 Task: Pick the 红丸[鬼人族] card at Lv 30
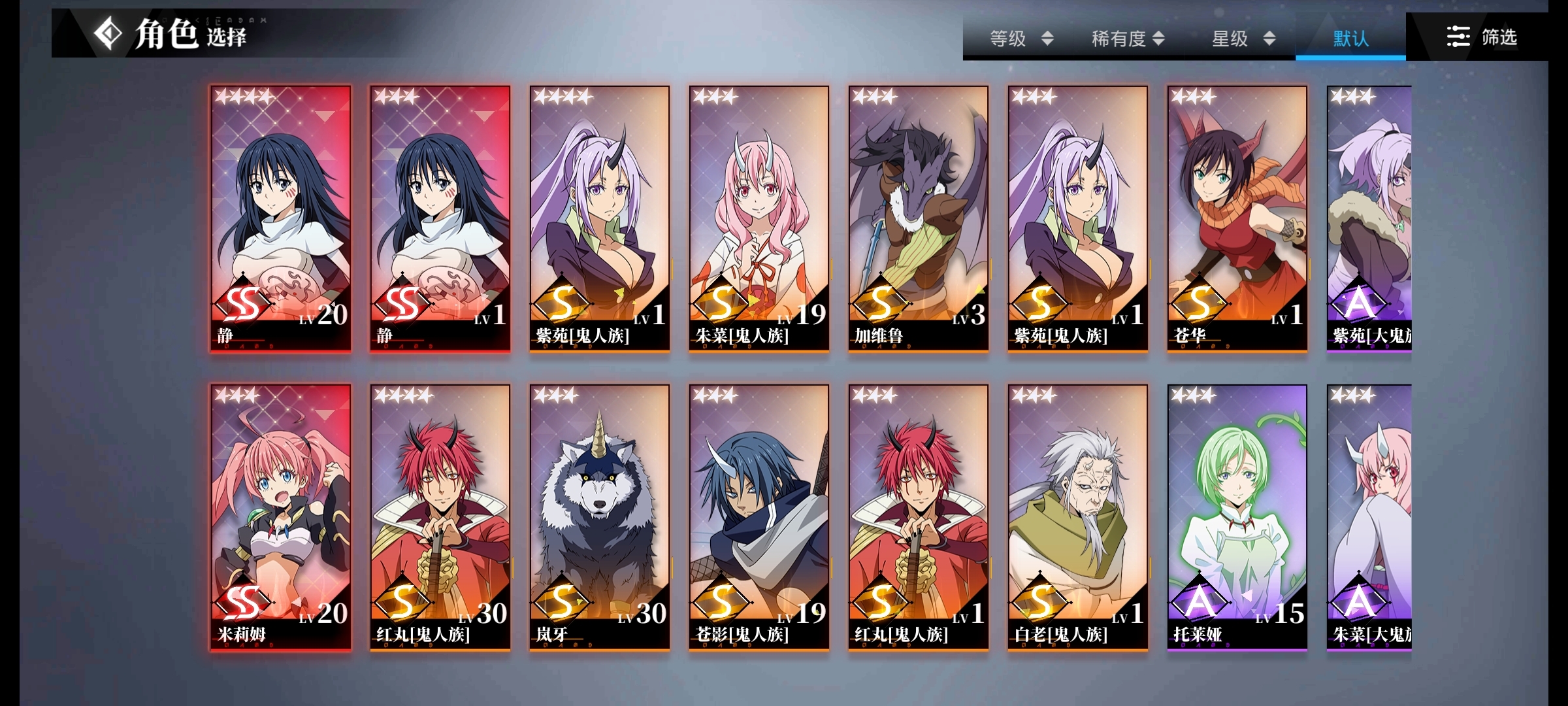(440, 517)
